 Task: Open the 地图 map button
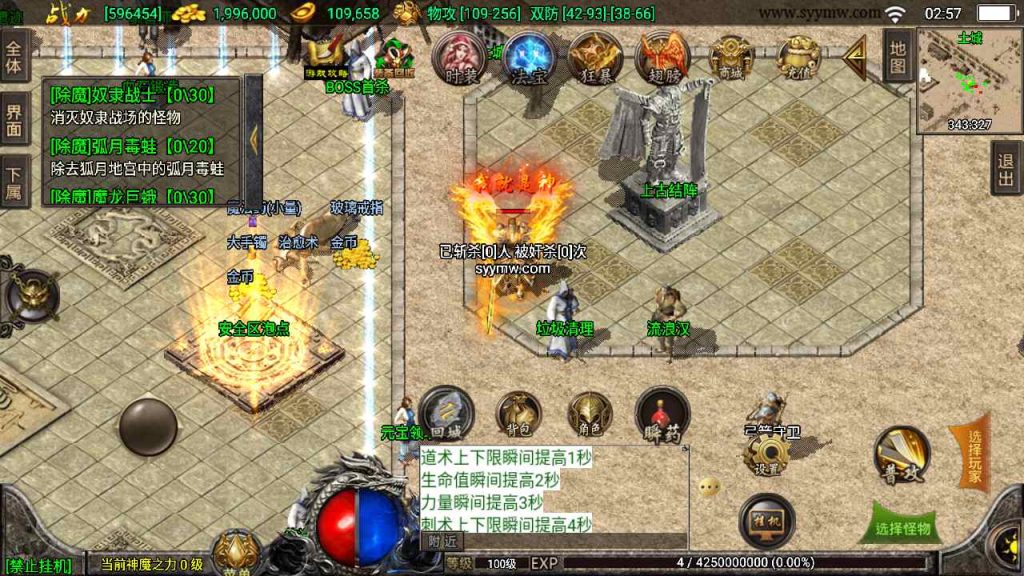point(898,57)
